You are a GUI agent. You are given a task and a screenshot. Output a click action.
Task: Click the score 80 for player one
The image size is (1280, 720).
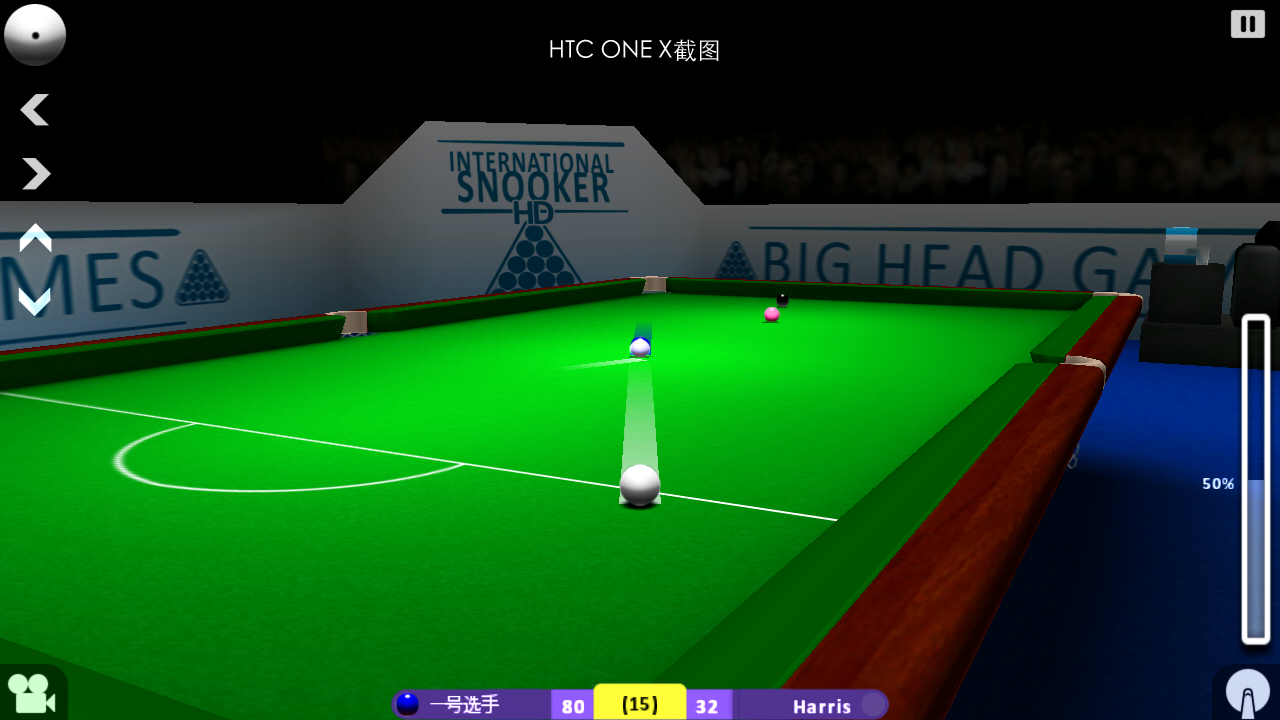[572, 705]
